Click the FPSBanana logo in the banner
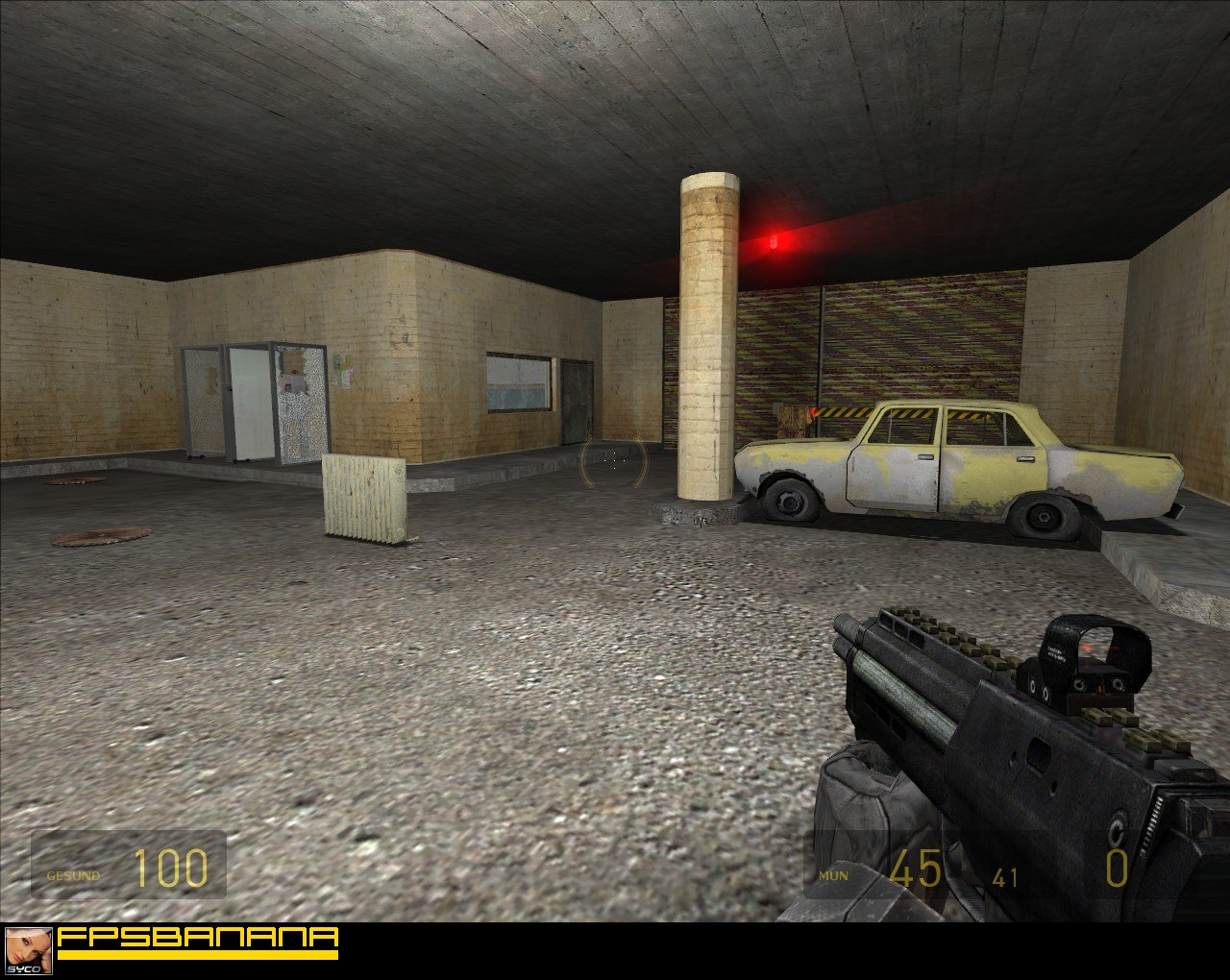This screenshot has width=1230, height=980. 198,942
